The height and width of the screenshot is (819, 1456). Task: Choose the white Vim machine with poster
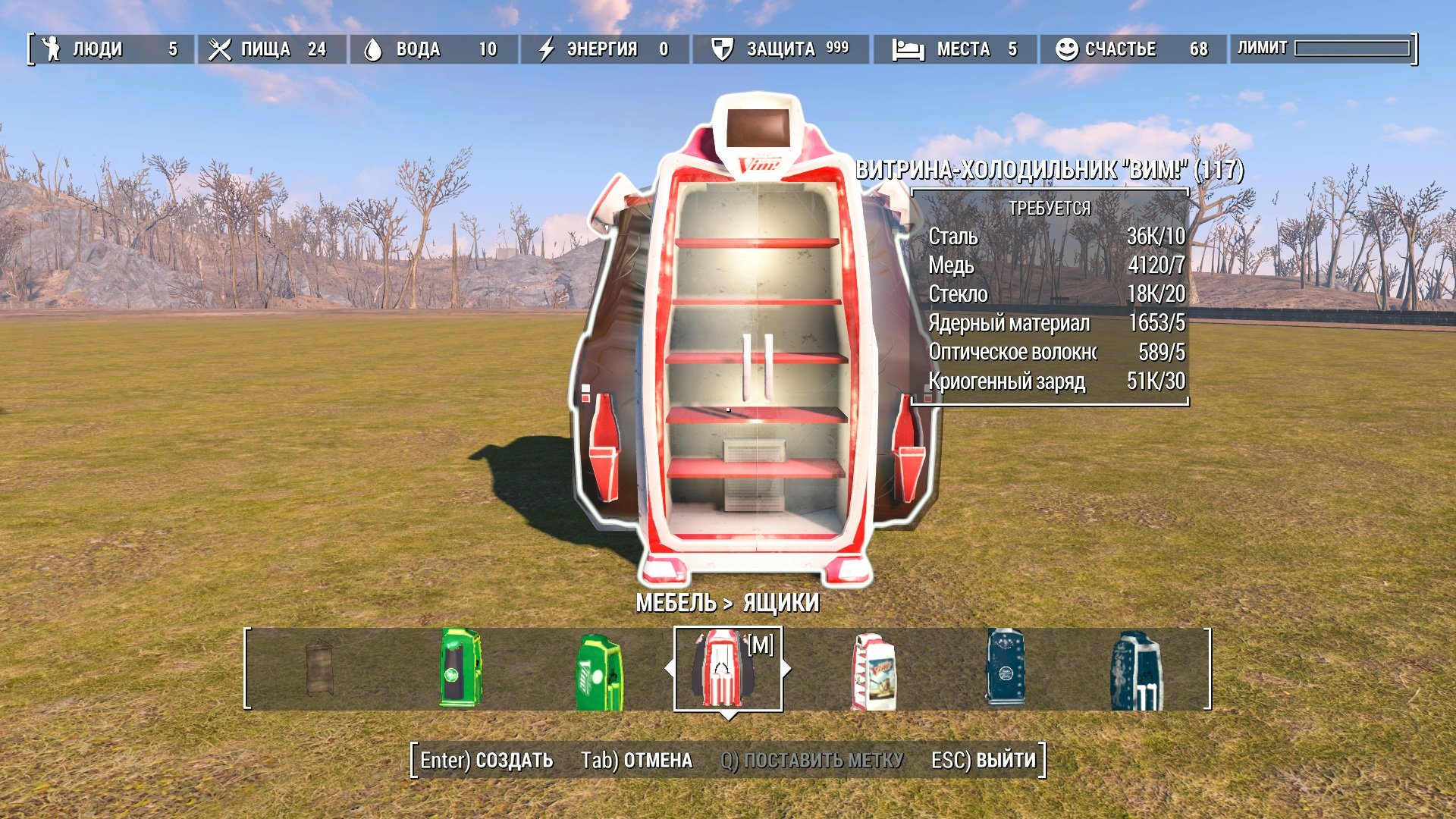coord(874,672)
